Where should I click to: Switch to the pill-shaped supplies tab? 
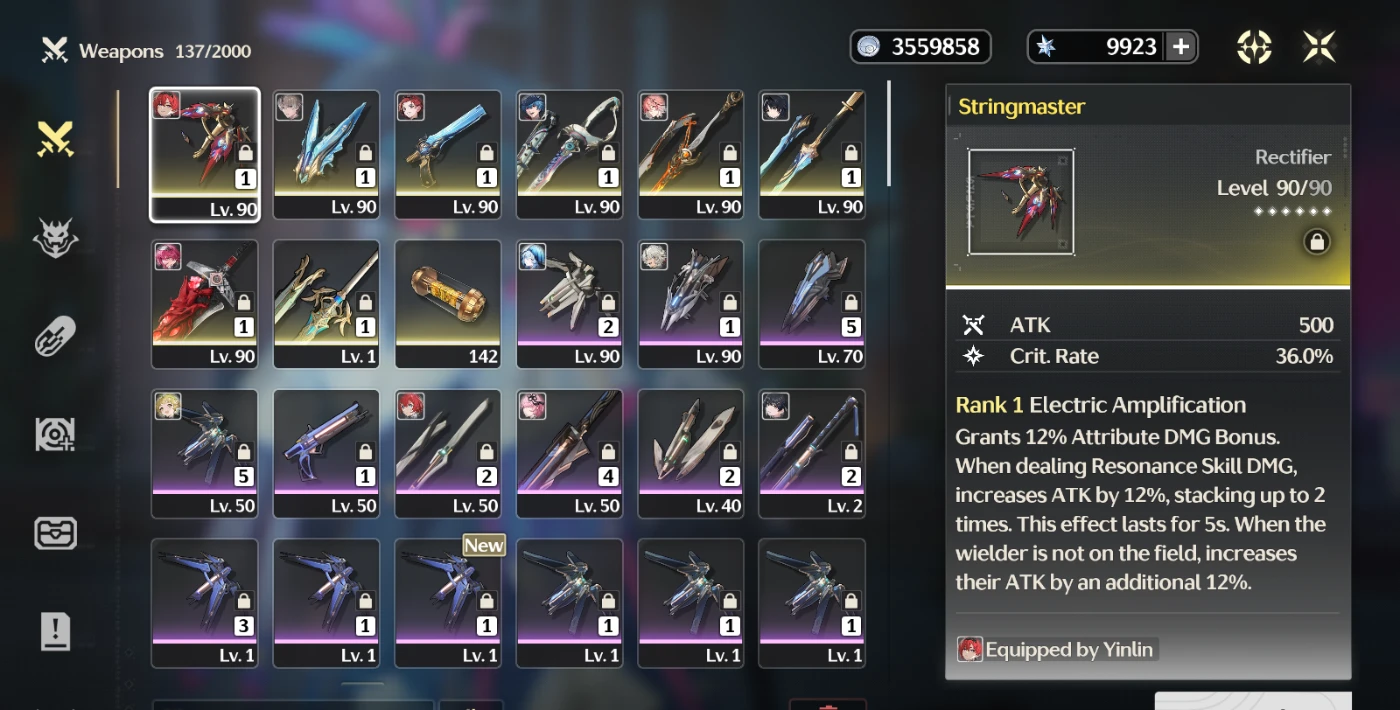[55, 336]
